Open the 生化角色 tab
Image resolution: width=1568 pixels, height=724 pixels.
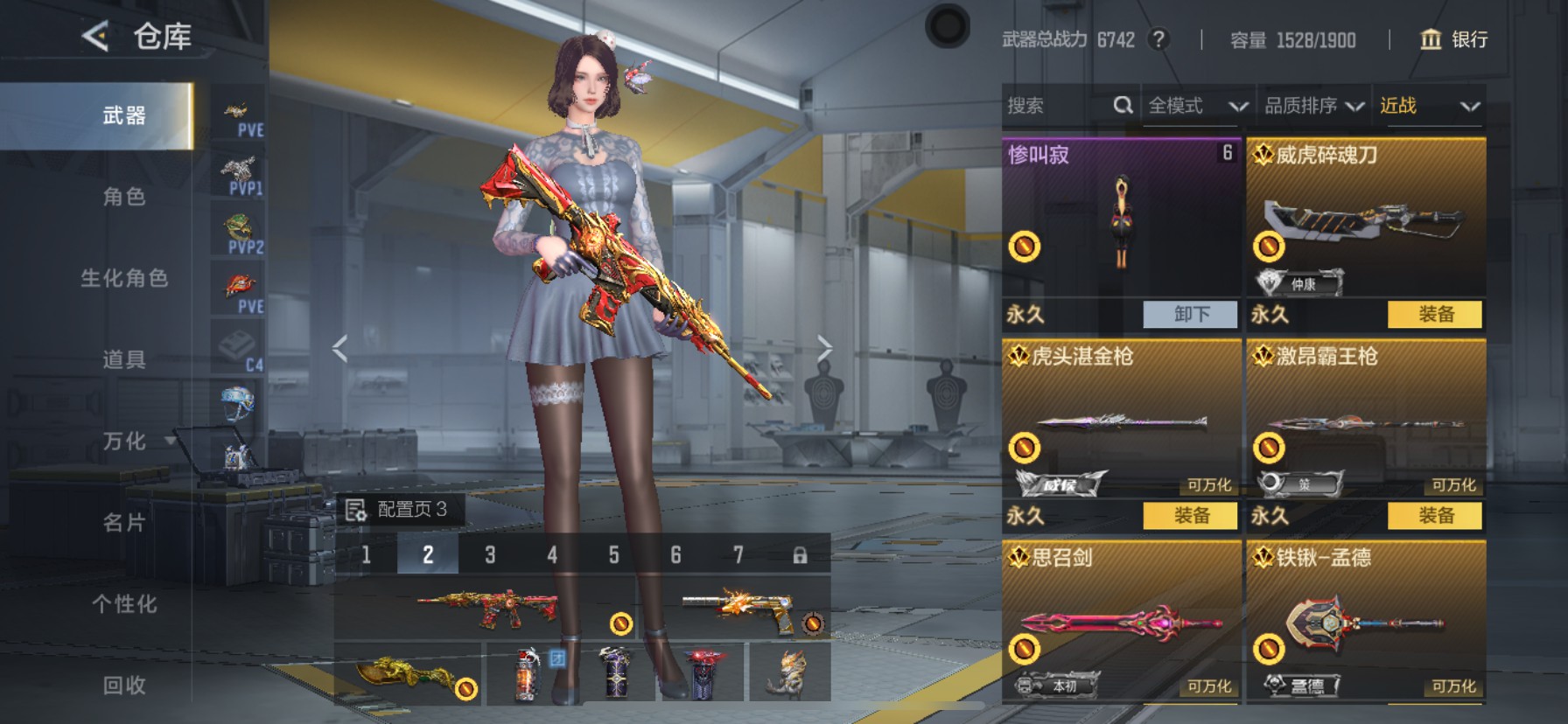point(123,278)
